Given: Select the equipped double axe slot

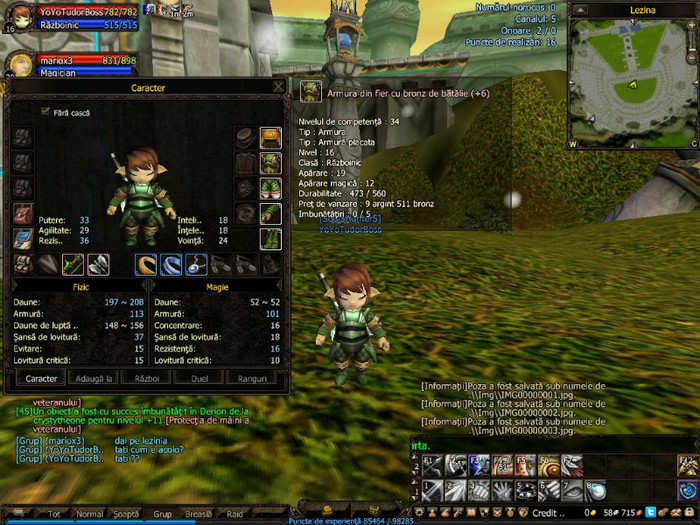Looking at the screenshot, I should point(98,264).
